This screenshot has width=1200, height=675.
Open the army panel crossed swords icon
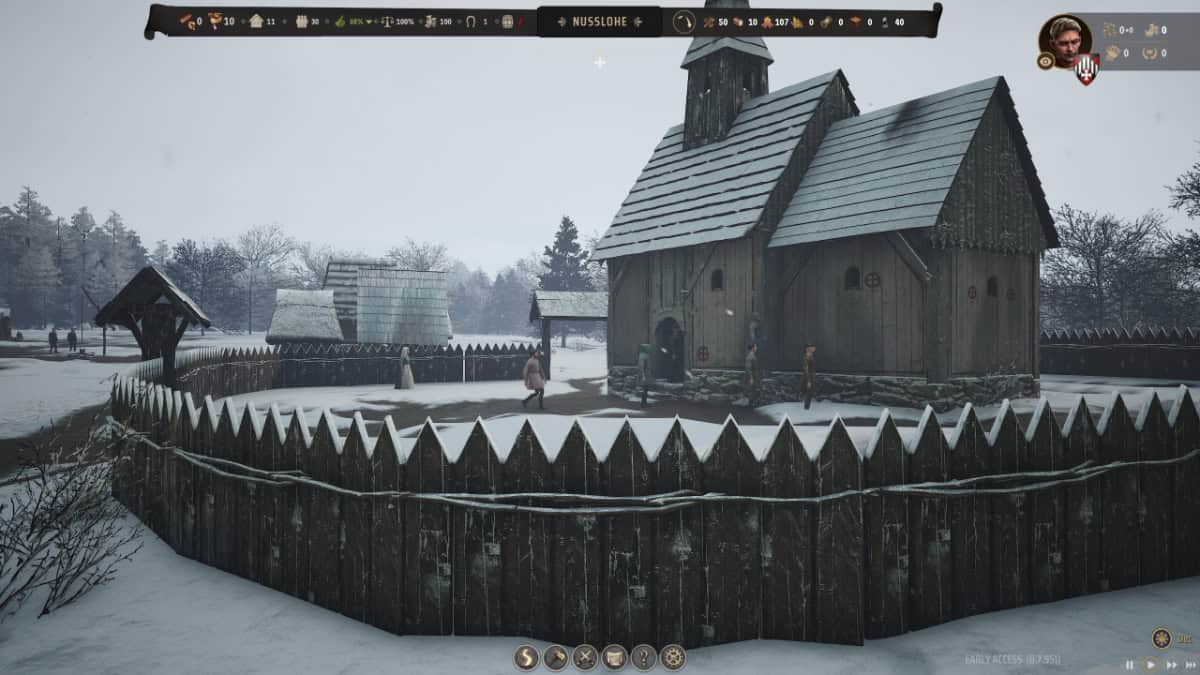[x=585, y=657]
